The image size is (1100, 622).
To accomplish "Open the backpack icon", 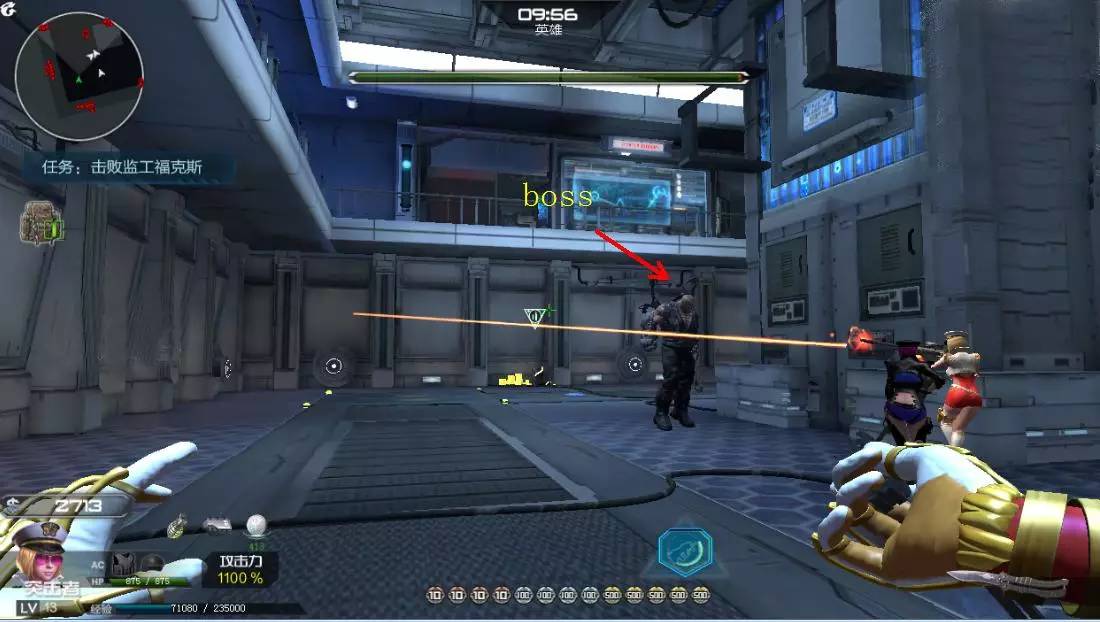I will 42,225.
